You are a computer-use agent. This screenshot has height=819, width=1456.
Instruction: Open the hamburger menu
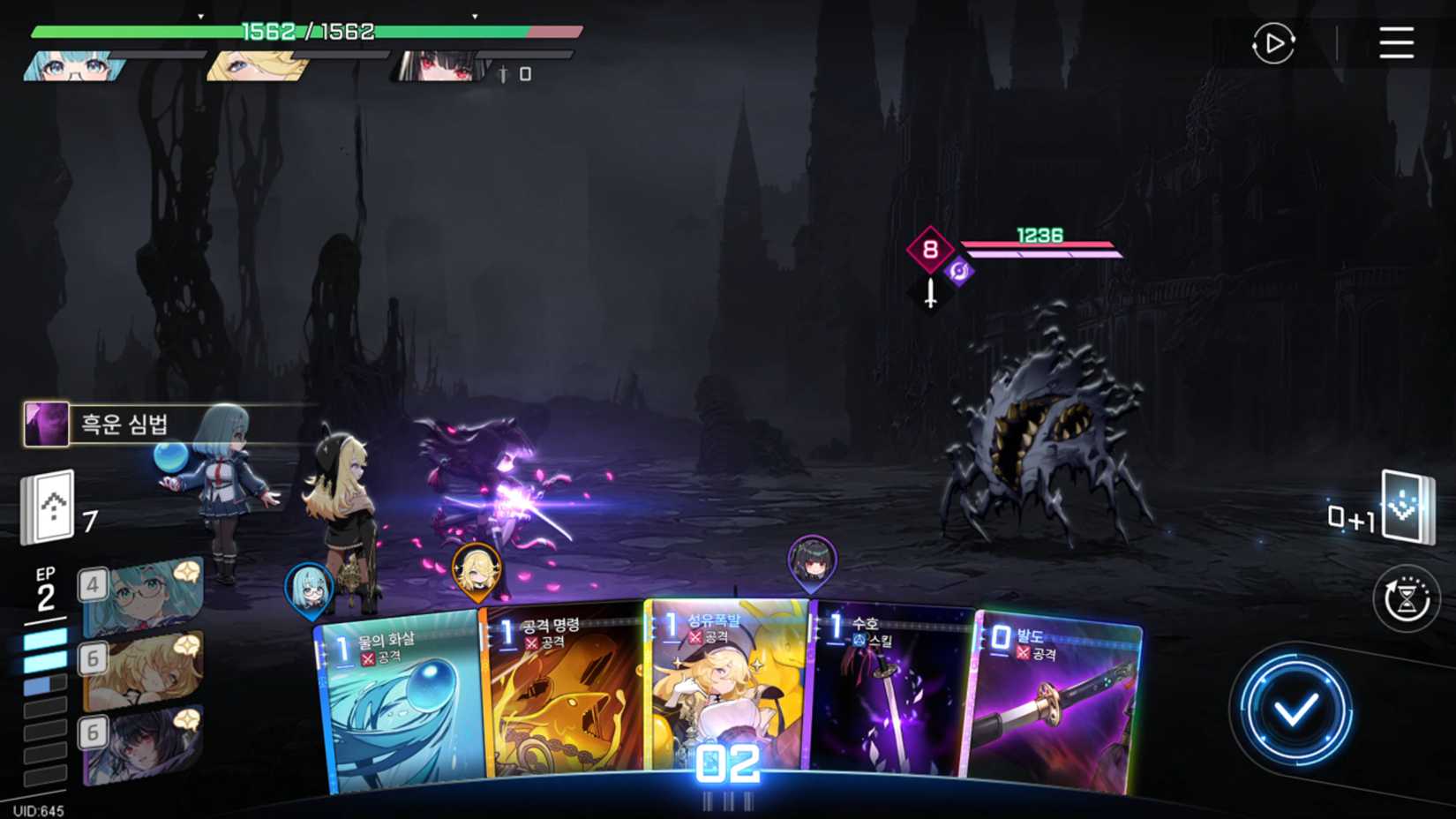click(x=1398, y=44)
